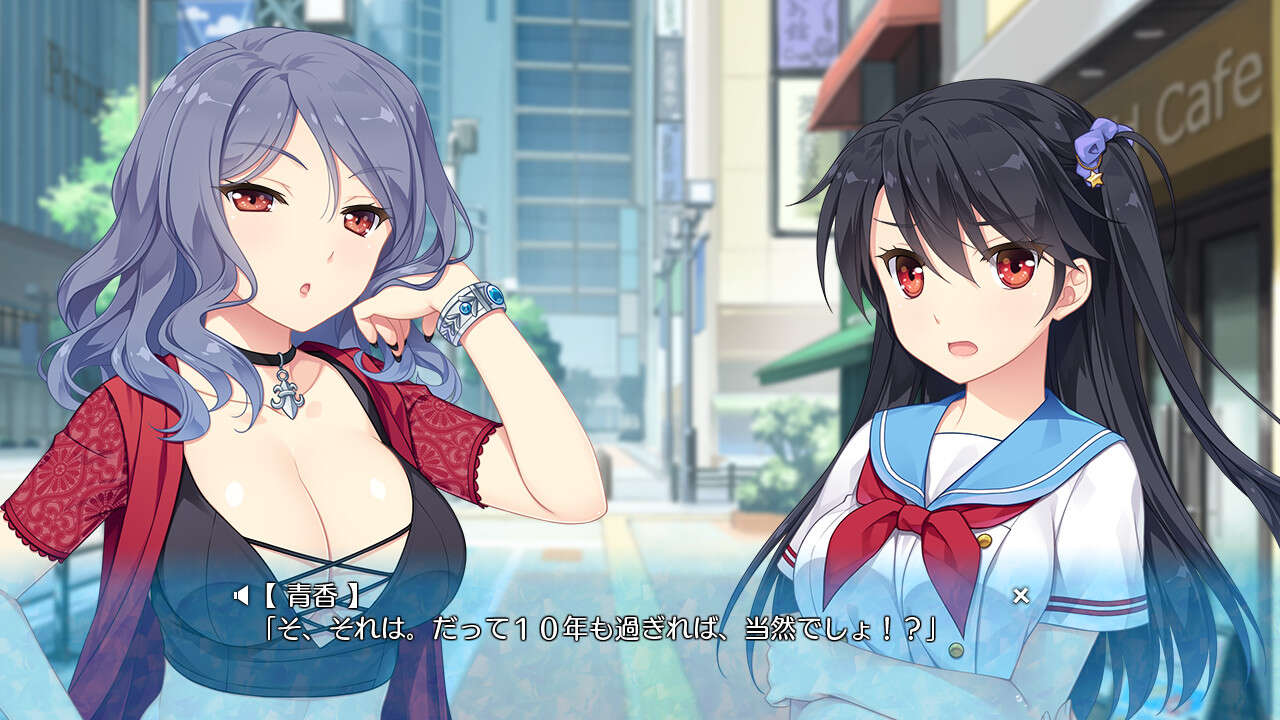Replay the voice line with the speaker icon

[x=240, y=596]
